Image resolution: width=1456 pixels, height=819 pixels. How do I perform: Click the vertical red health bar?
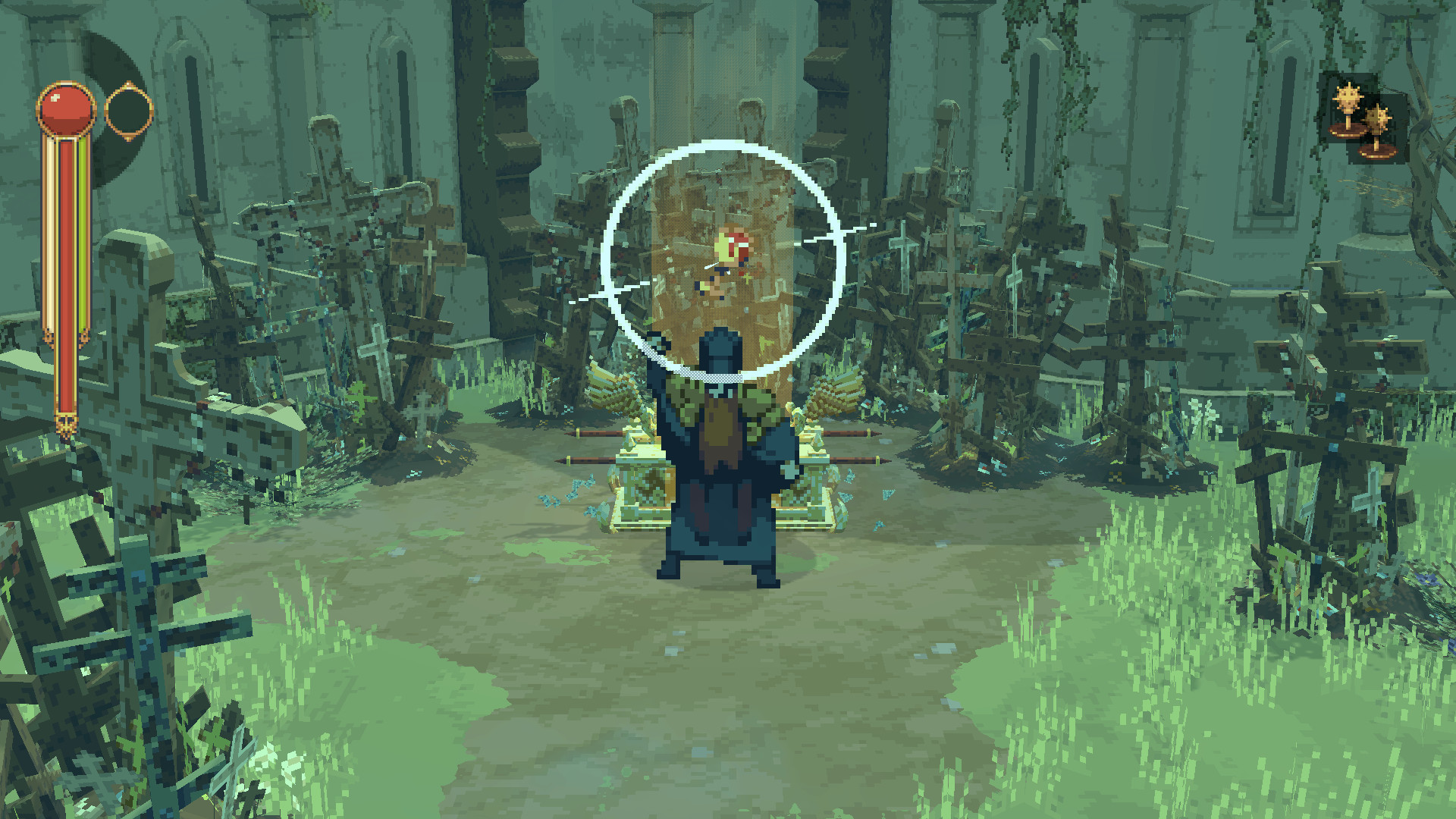pos(67,281)
